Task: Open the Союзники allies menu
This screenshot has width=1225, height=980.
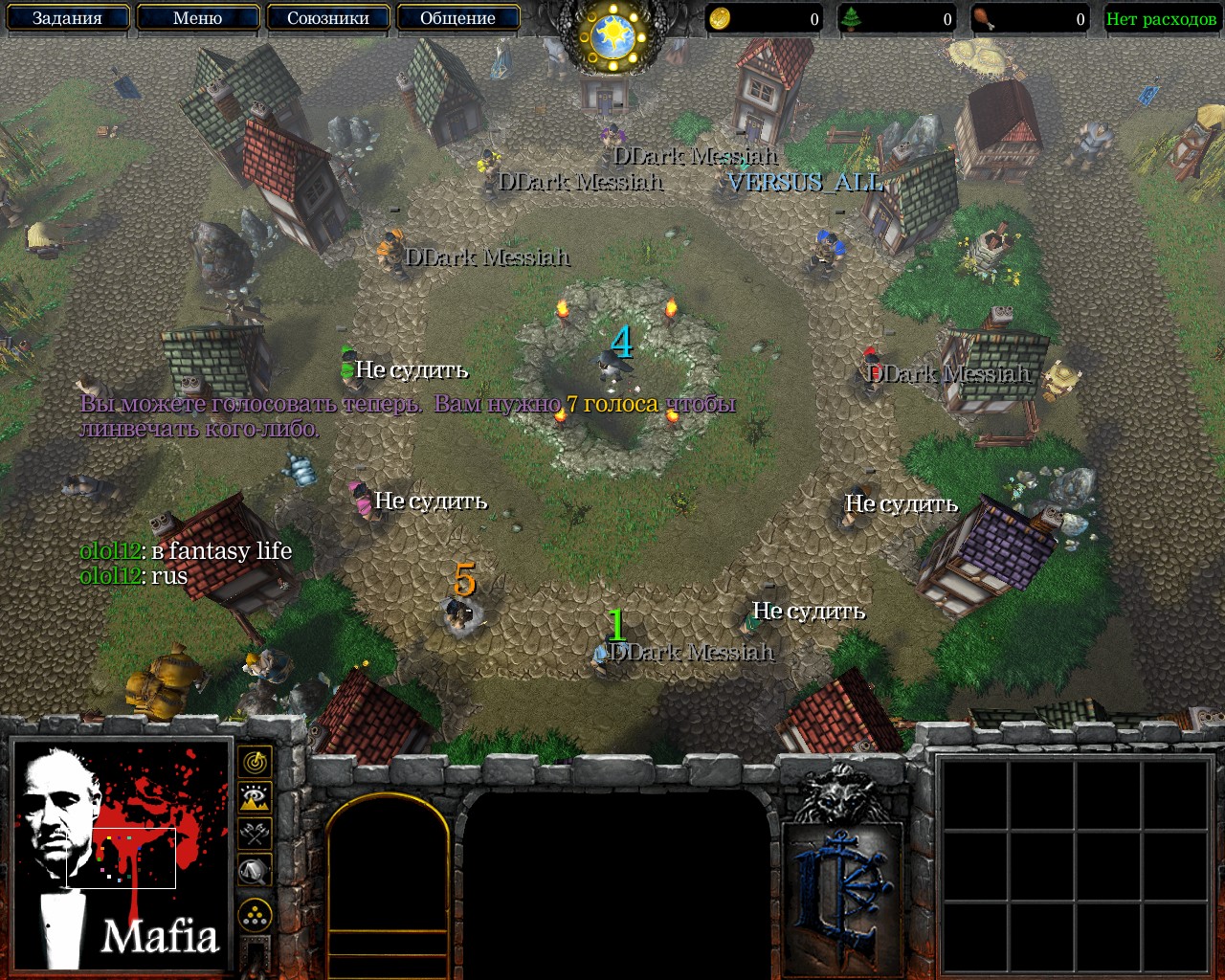Action: tap(327, 18)
